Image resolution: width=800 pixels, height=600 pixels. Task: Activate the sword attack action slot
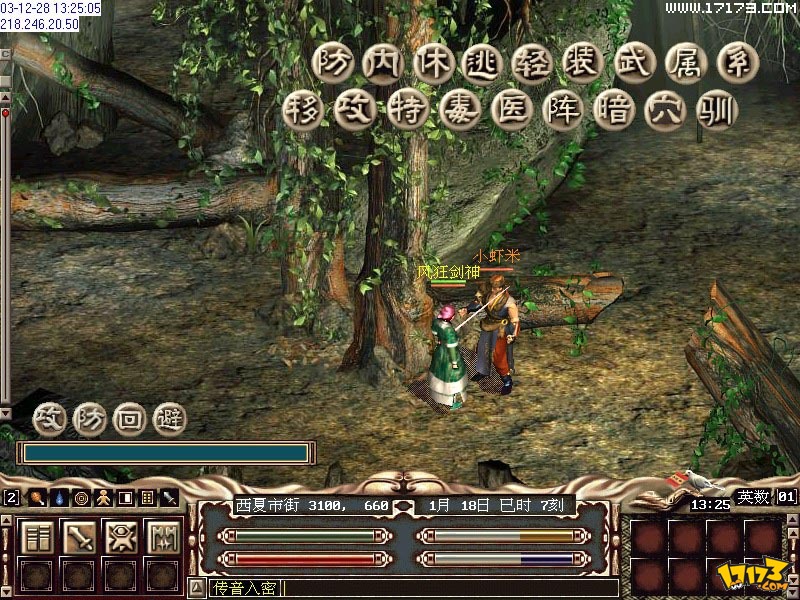click(80, 537)
